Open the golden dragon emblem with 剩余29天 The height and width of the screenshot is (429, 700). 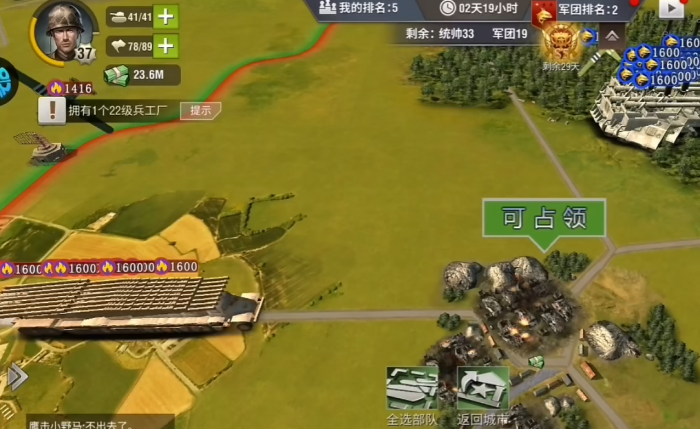pos(560,44)
